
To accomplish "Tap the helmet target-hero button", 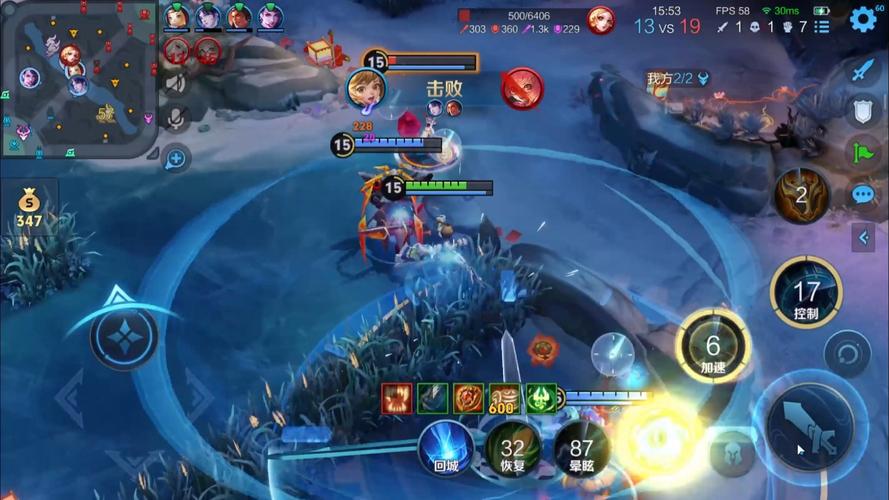I will [x=732, y=454].
